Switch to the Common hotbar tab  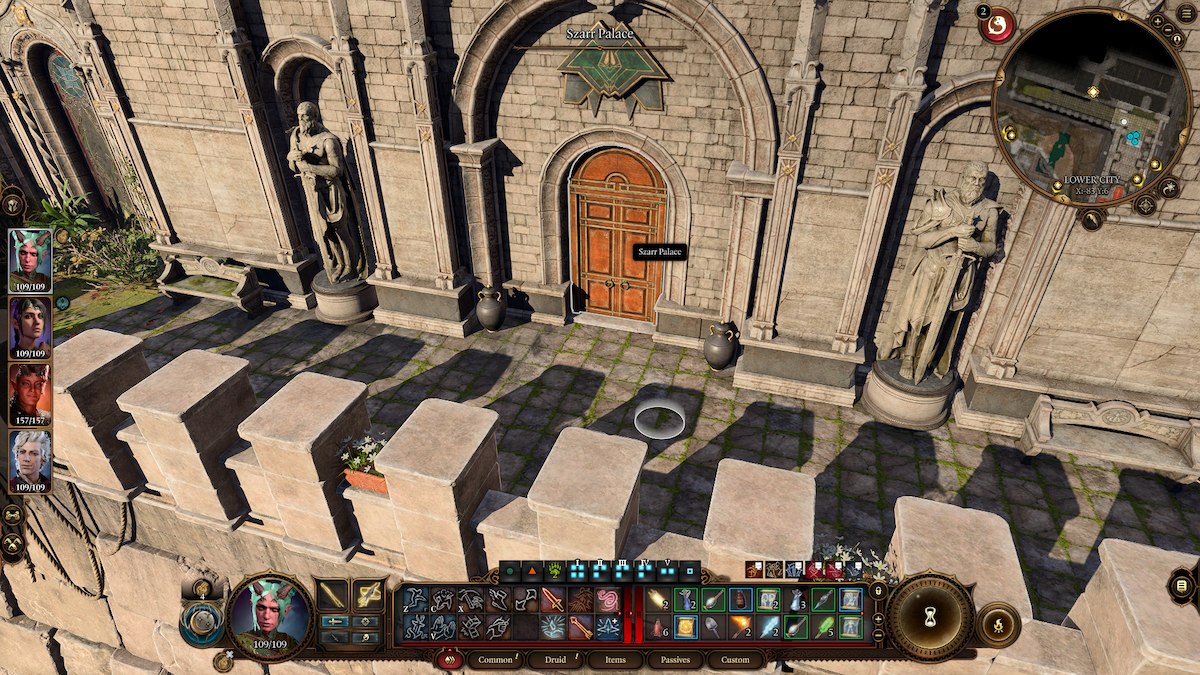[x=496, y=660]
